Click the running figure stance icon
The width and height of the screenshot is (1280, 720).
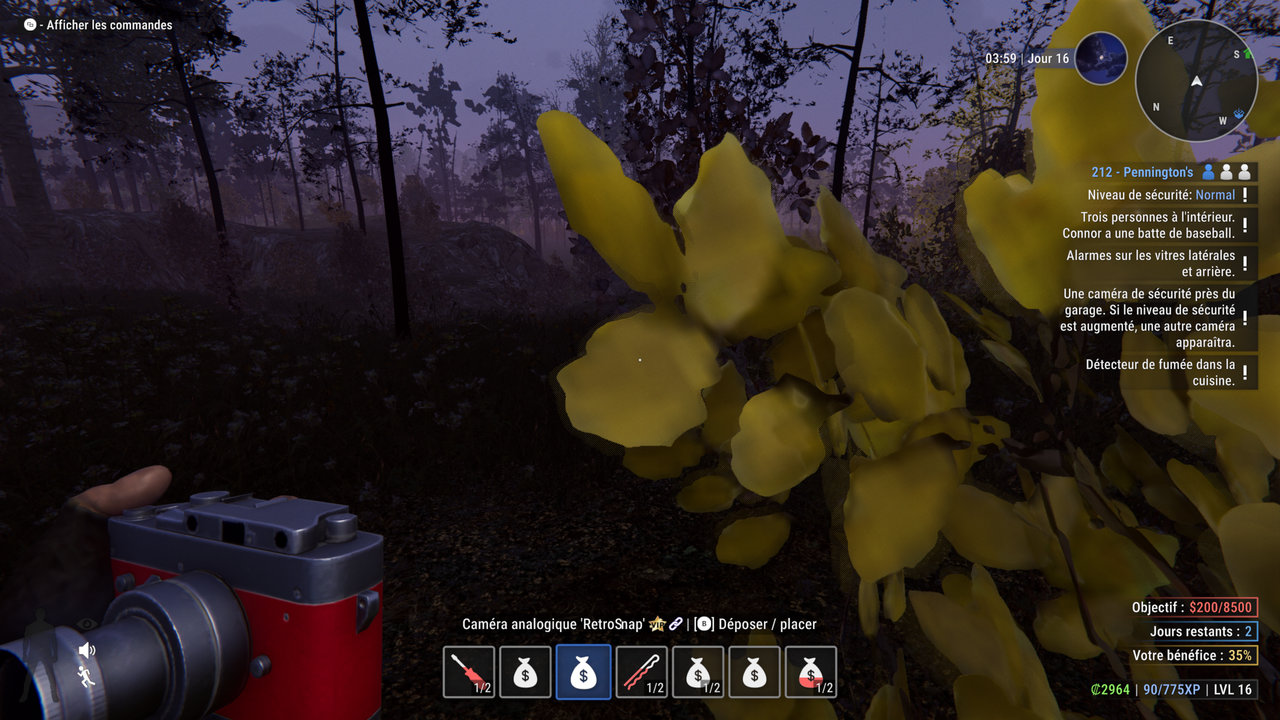[87, 677]
